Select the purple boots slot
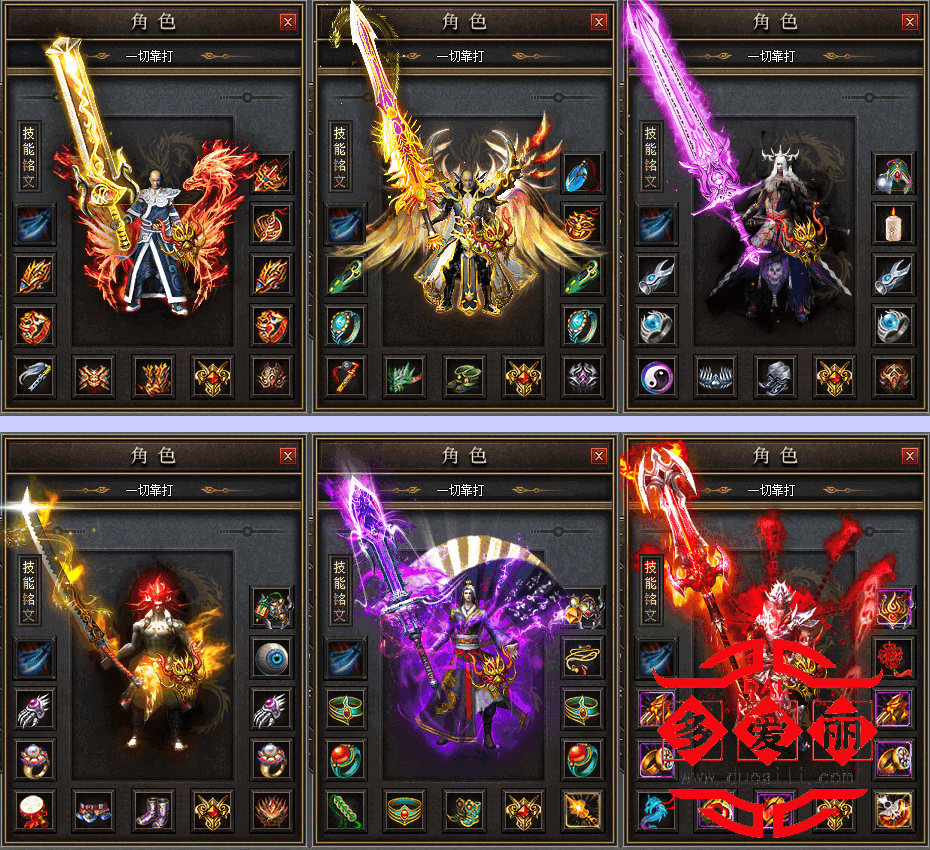The image size is (930, 850). pyautogui.click(x=153, y=809)
